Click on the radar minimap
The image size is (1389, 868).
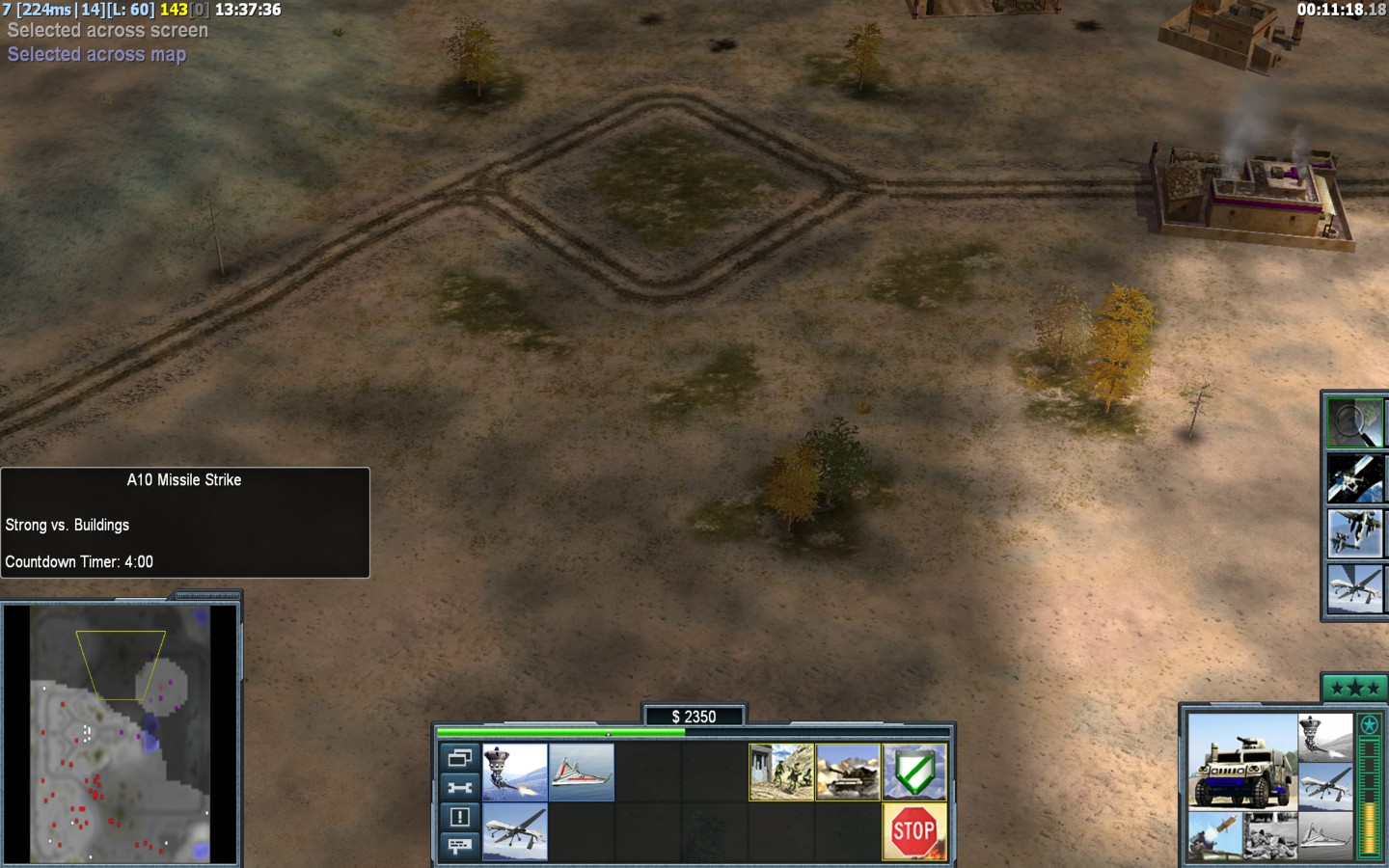[121, 733]
